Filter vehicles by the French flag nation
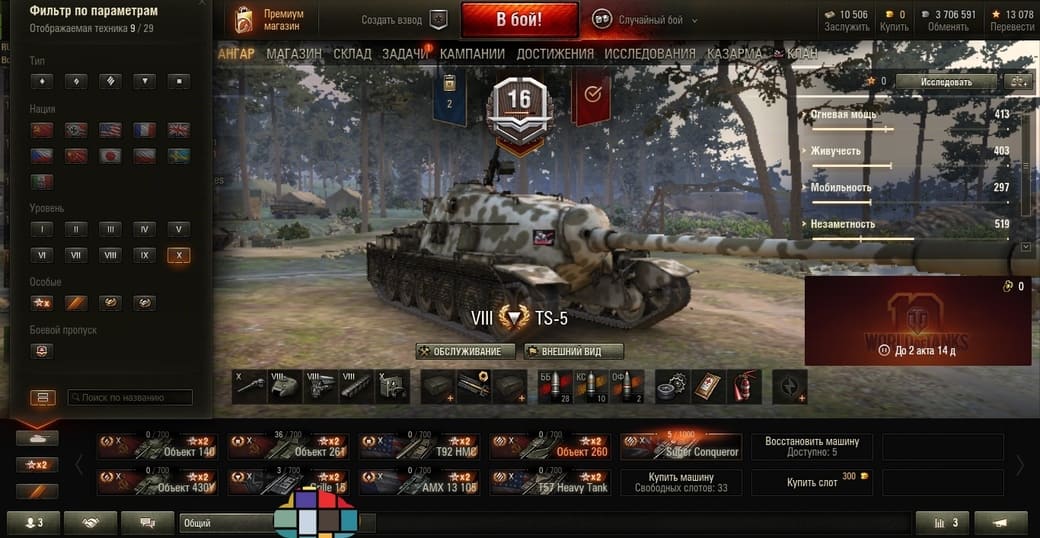This screenshot has height=538, width=1040. click(x=144, y=129)
